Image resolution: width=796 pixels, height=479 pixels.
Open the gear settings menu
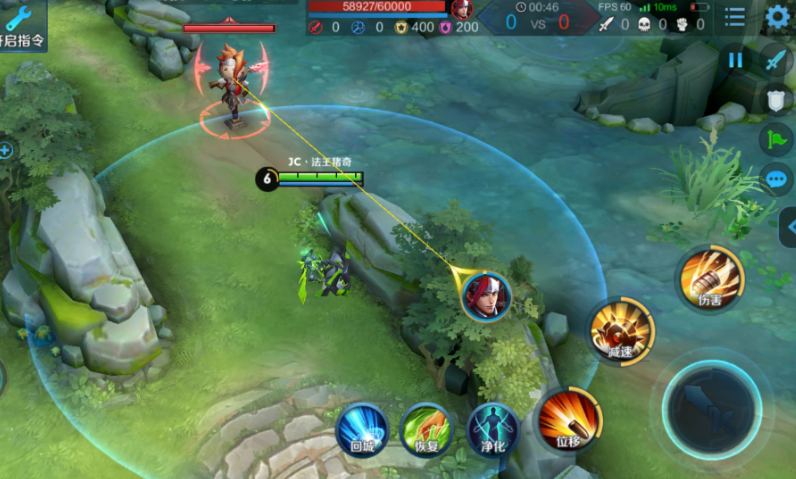pos(777,17)
